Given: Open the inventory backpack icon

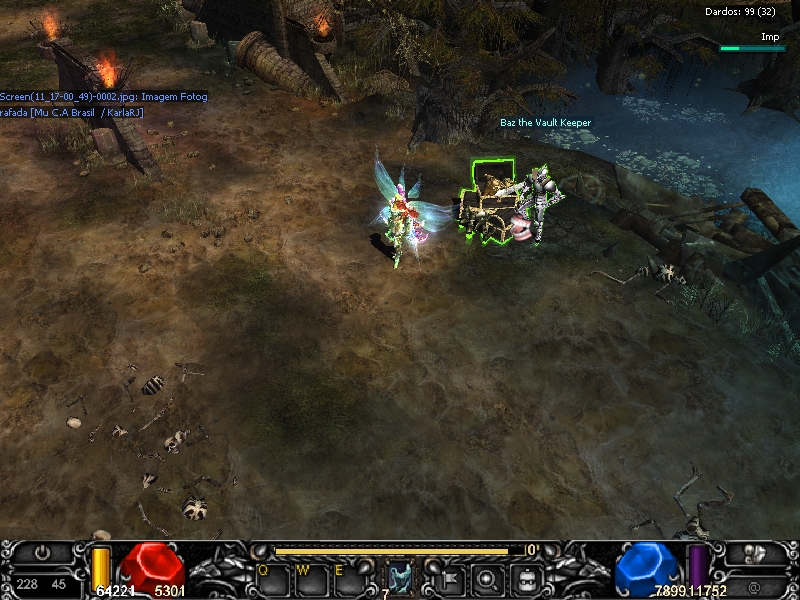Looking at the screenshot, I should pos(526,578).
